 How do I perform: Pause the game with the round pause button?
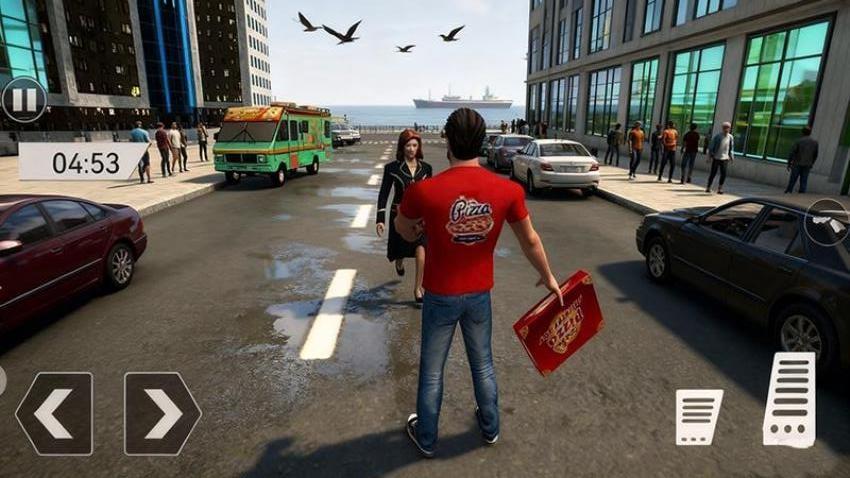23,99
